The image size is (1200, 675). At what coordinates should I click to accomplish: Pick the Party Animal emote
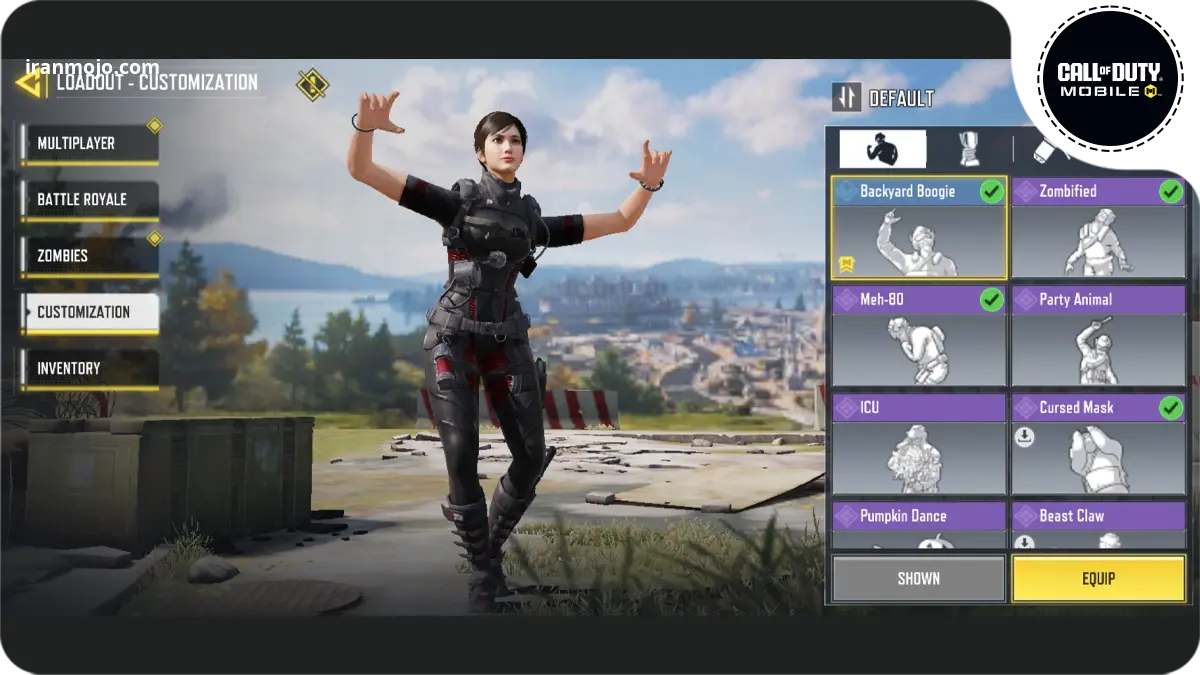[1098, 337]
